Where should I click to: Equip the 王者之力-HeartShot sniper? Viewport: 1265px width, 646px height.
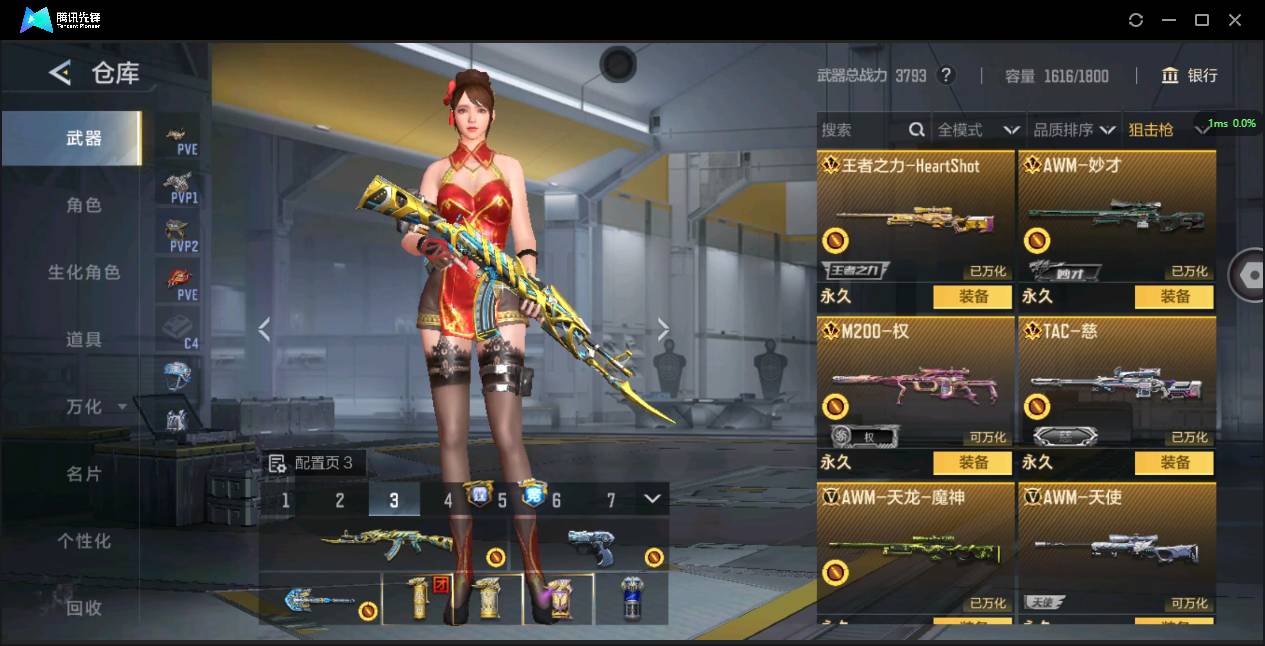pyautogui.click(x=973, y=297)
